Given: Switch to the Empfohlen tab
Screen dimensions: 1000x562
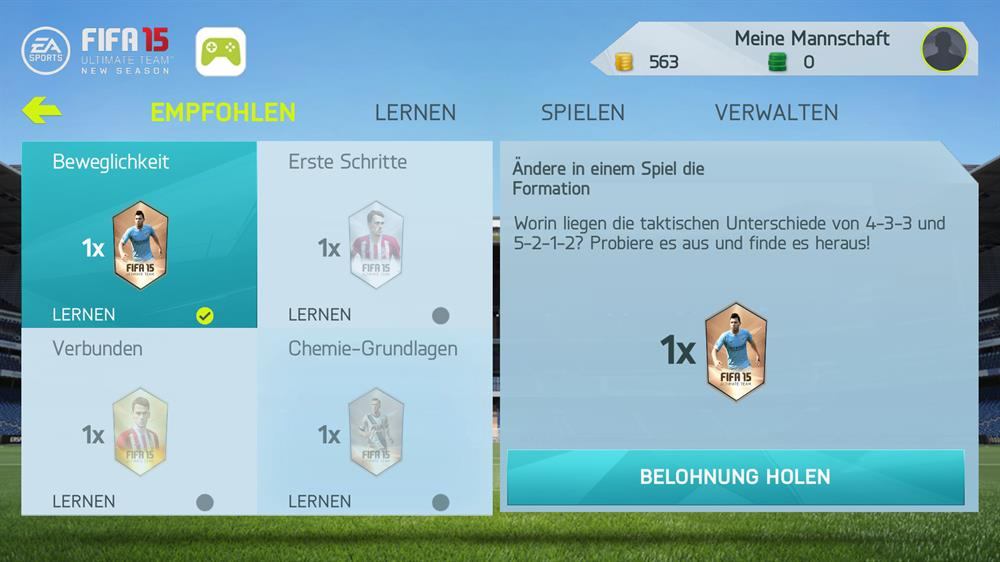Looking at the screenshot, I should point(223,112).
